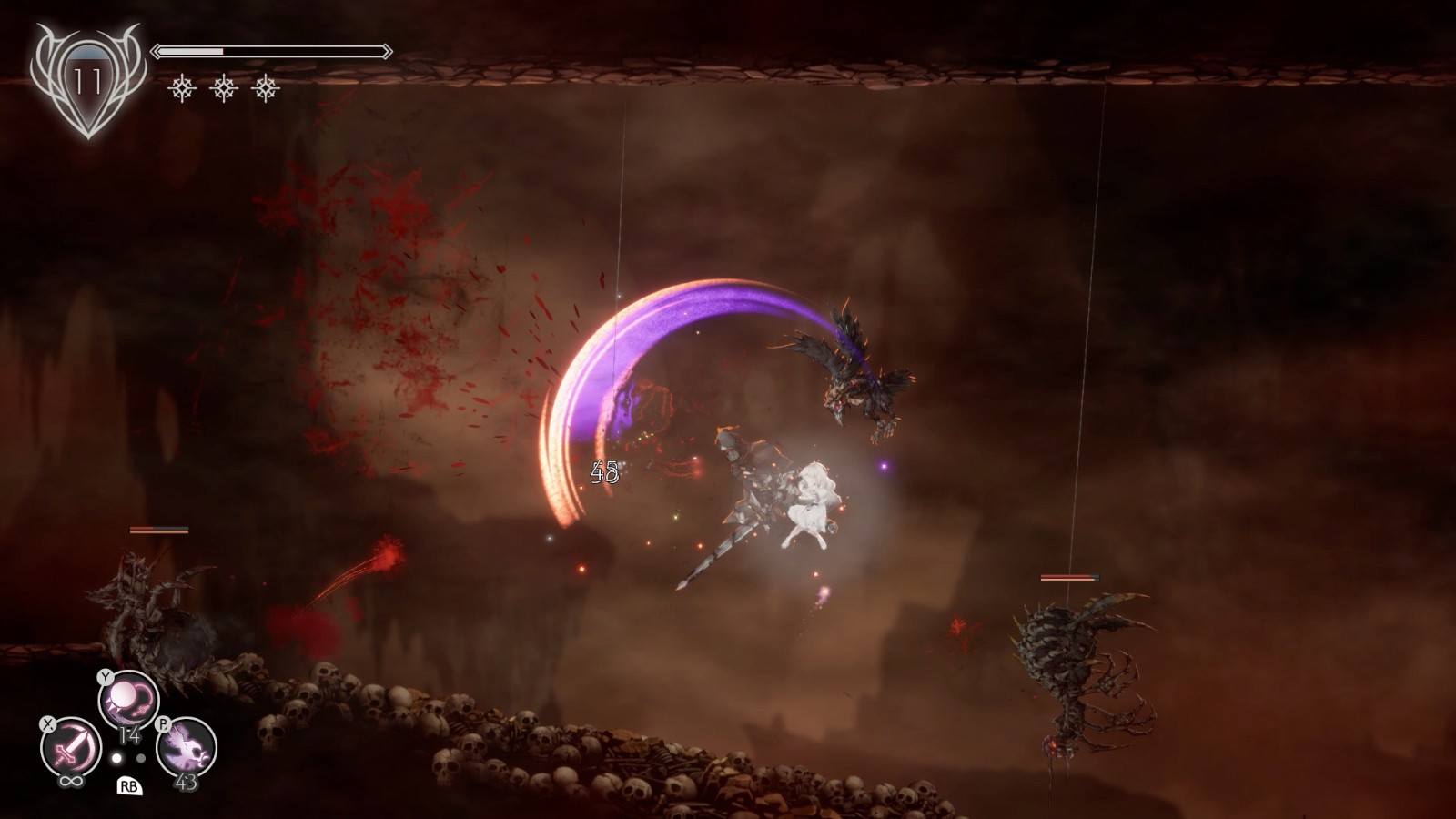Click the X button label on sword skill
The height and width of the screenshot is (819, 1456).
(x=48, y=723)
